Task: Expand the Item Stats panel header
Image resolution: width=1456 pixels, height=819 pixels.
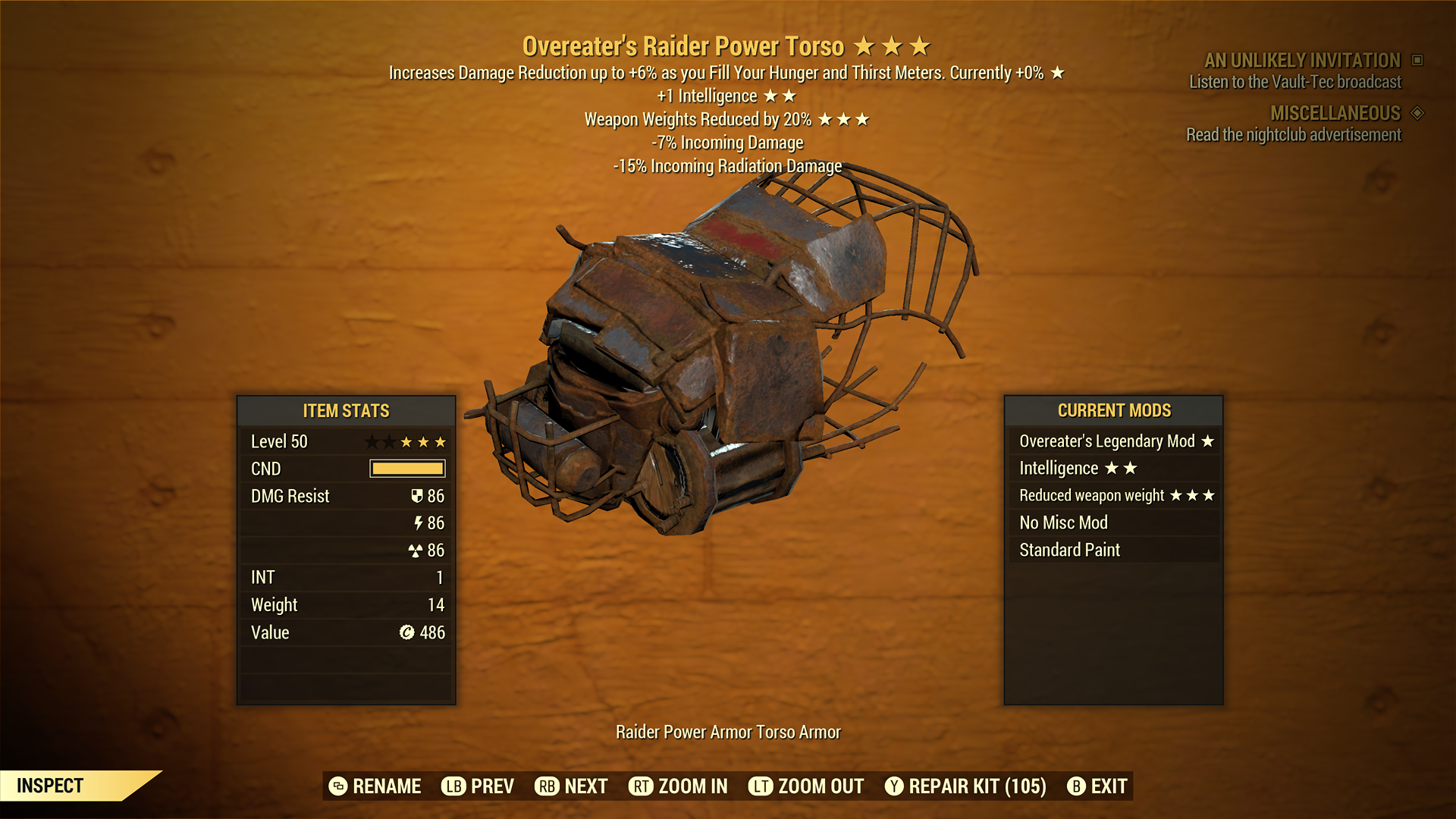Action: pyautogui.click(x=346, y=410)
